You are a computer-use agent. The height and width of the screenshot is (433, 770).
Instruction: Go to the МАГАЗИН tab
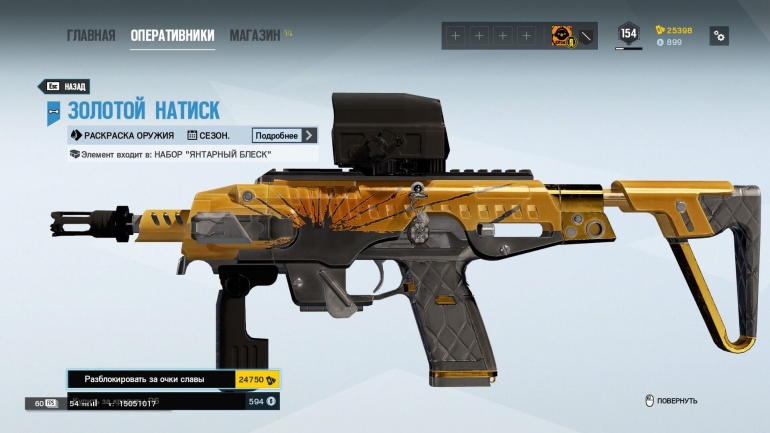[x=255, y=36]
